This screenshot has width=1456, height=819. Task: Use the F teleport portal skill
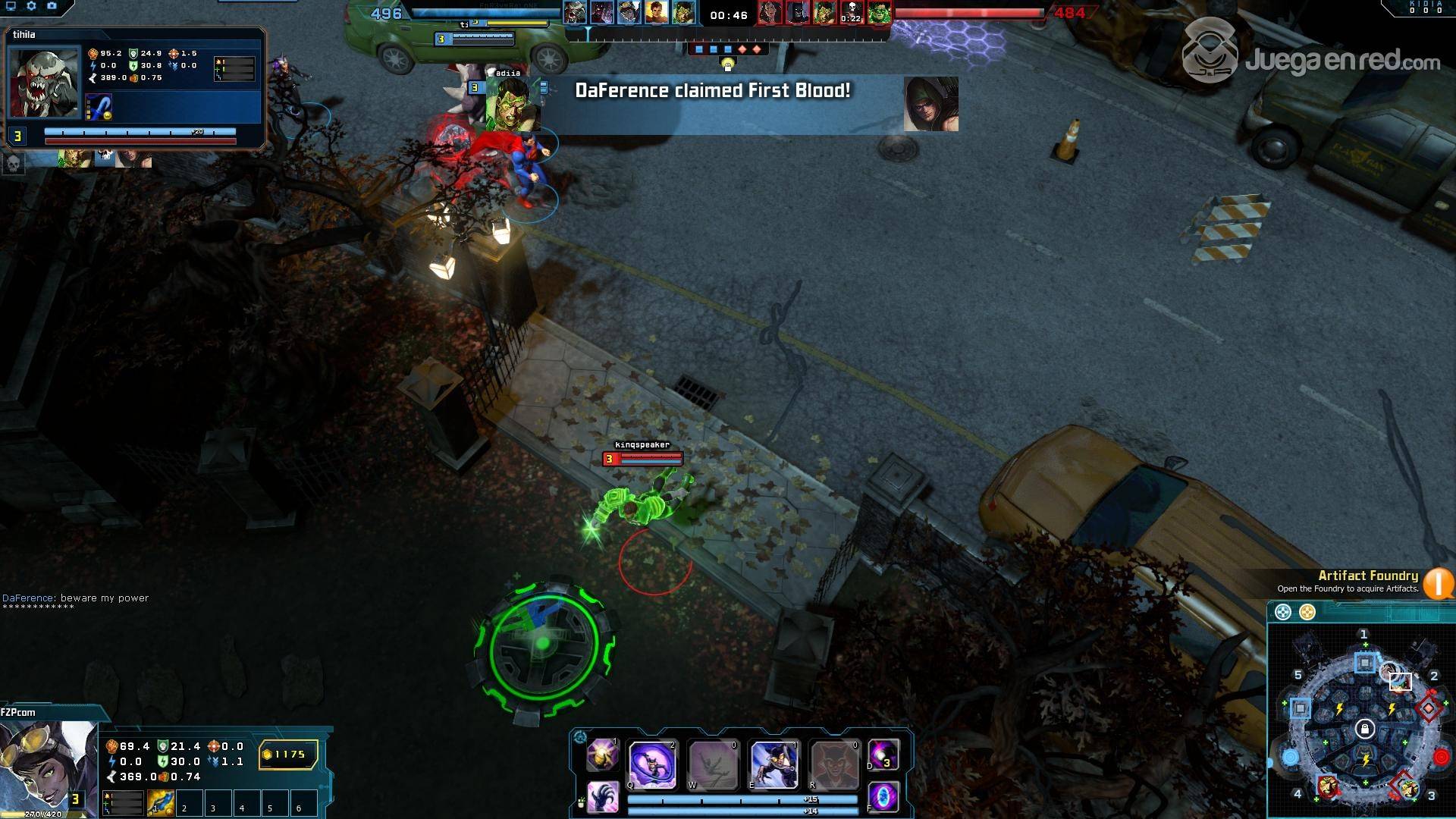(x=883, y=797)
